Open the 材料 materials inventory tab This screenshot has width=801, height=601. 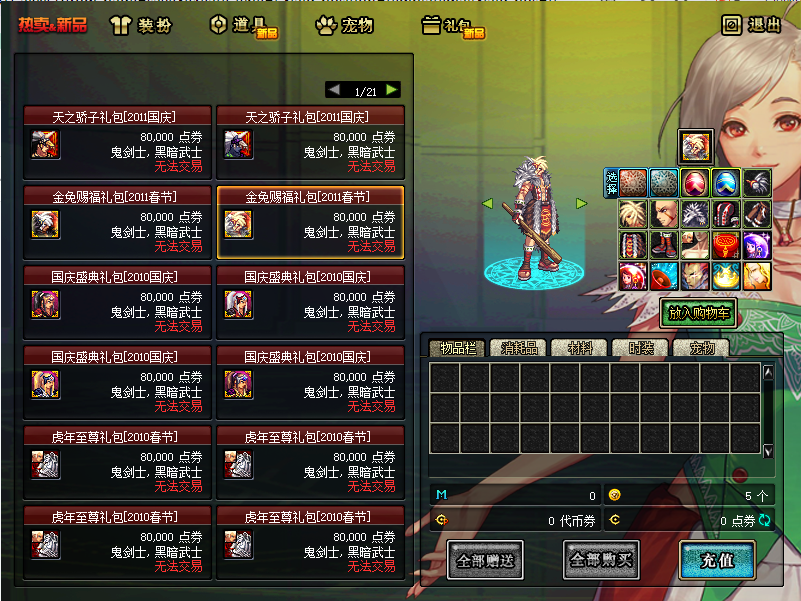click(x=578, y=348)
